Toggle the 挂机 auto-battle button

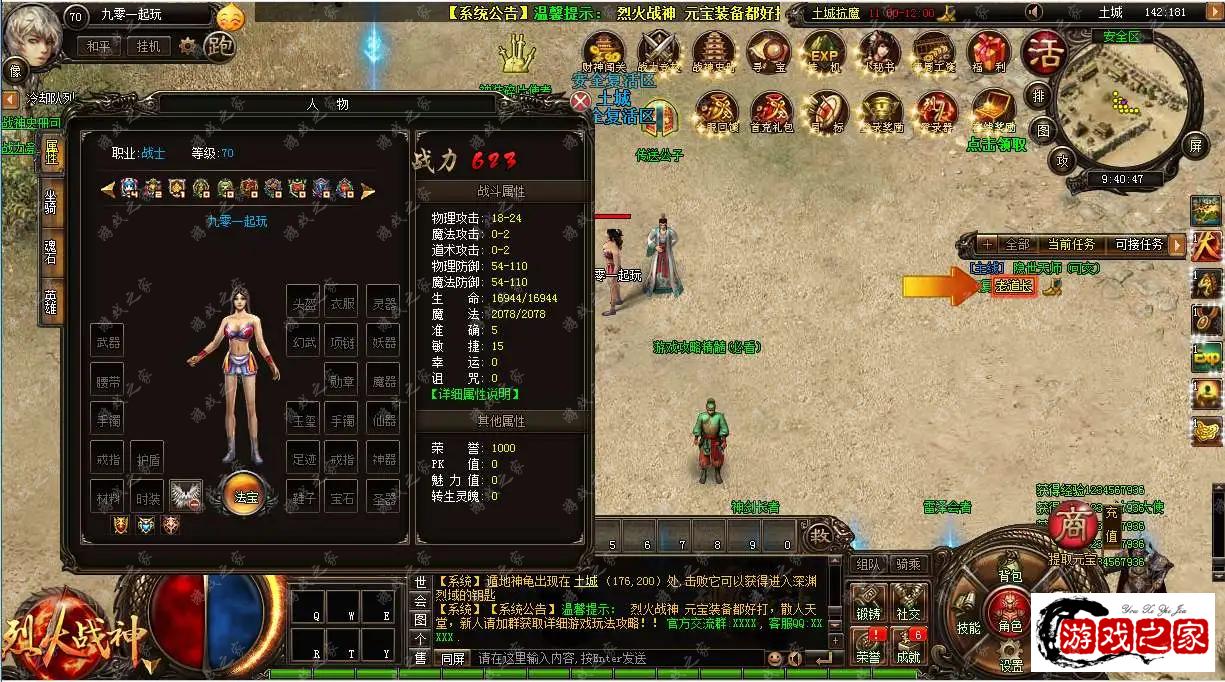click(x=148, y=46)
